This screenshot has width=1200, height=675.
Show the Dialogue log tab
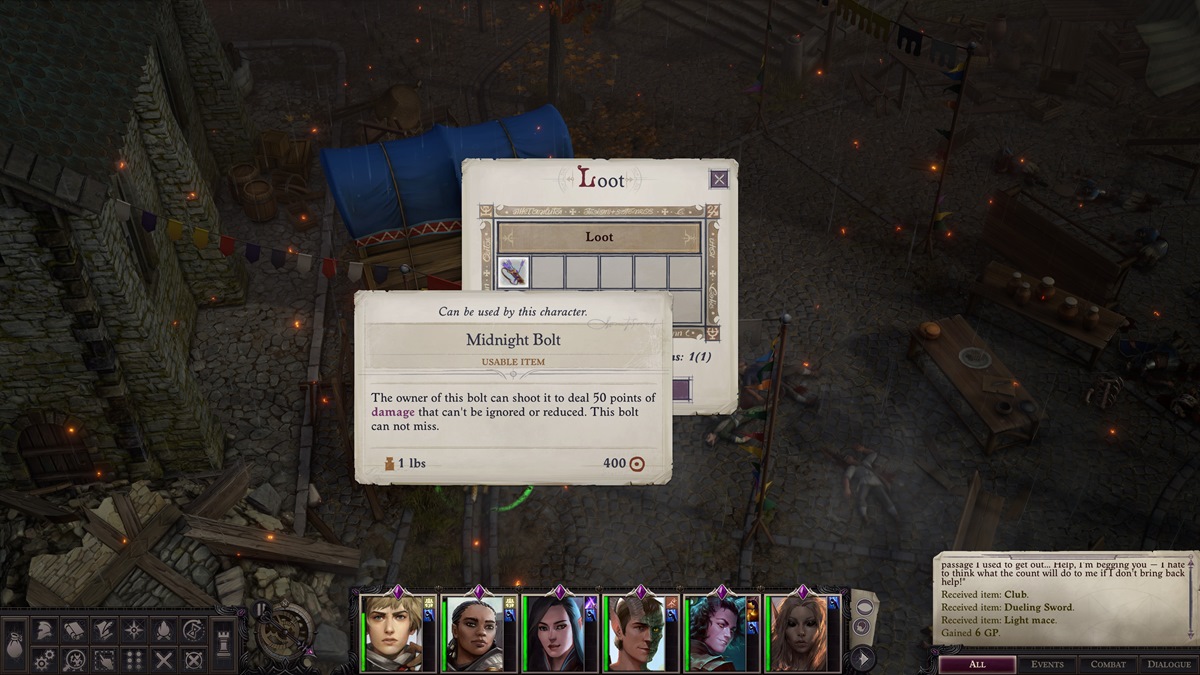click(x=1166, y=664)
